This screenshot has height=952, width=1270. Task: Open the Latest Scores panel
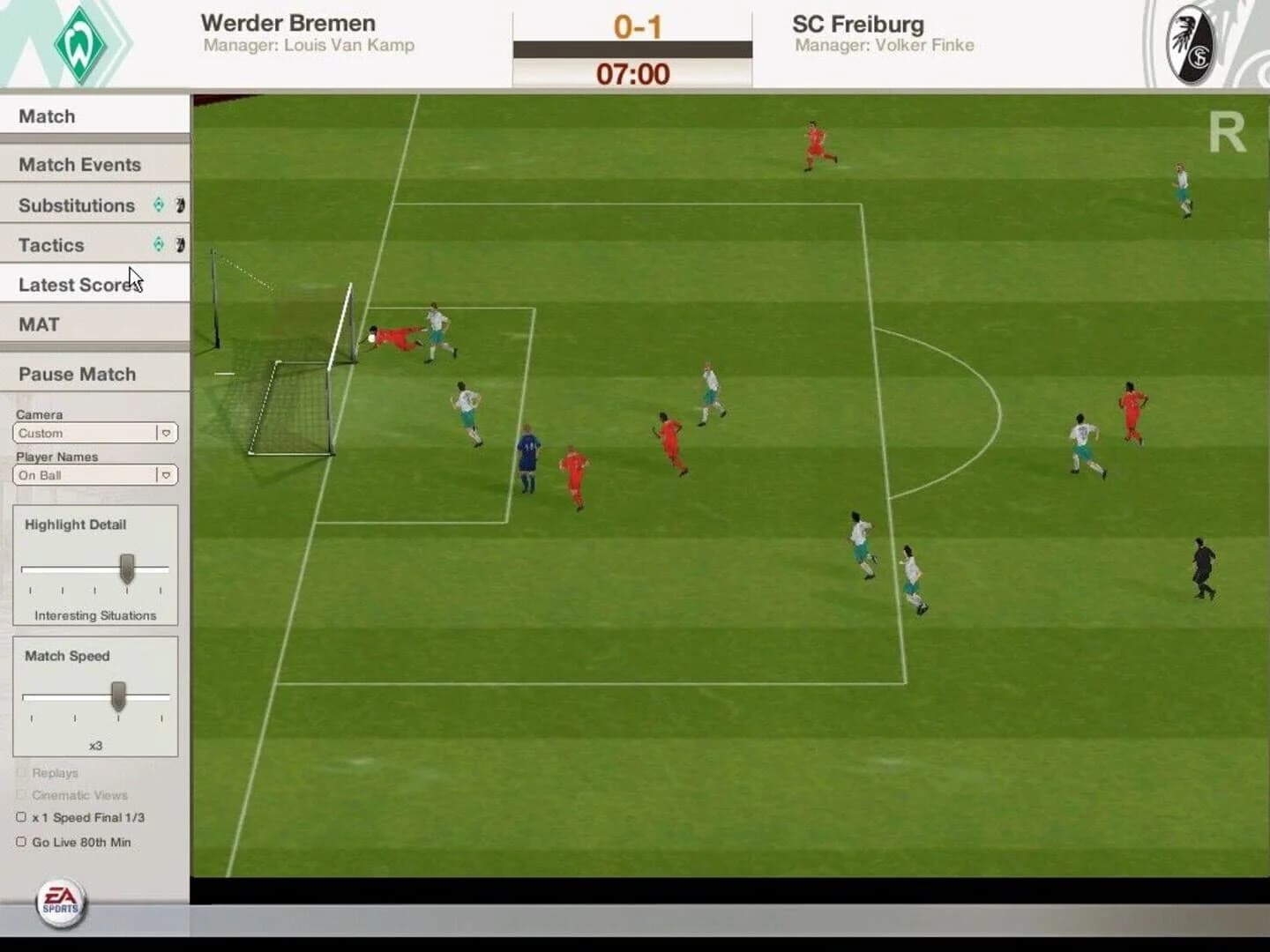click(x=77, y=284)
